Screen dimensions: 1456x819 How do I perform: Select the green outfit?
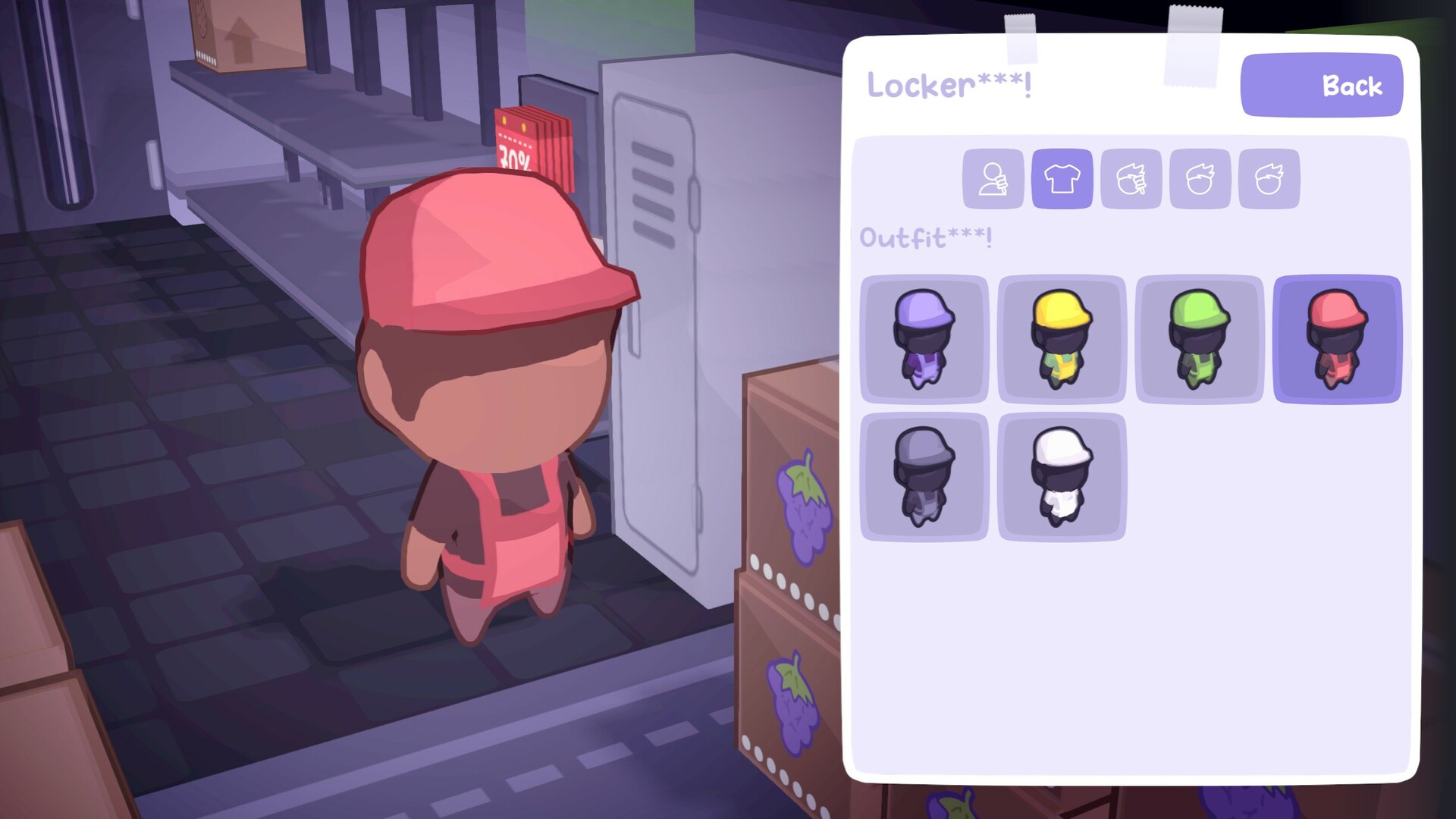[1199, 339]
